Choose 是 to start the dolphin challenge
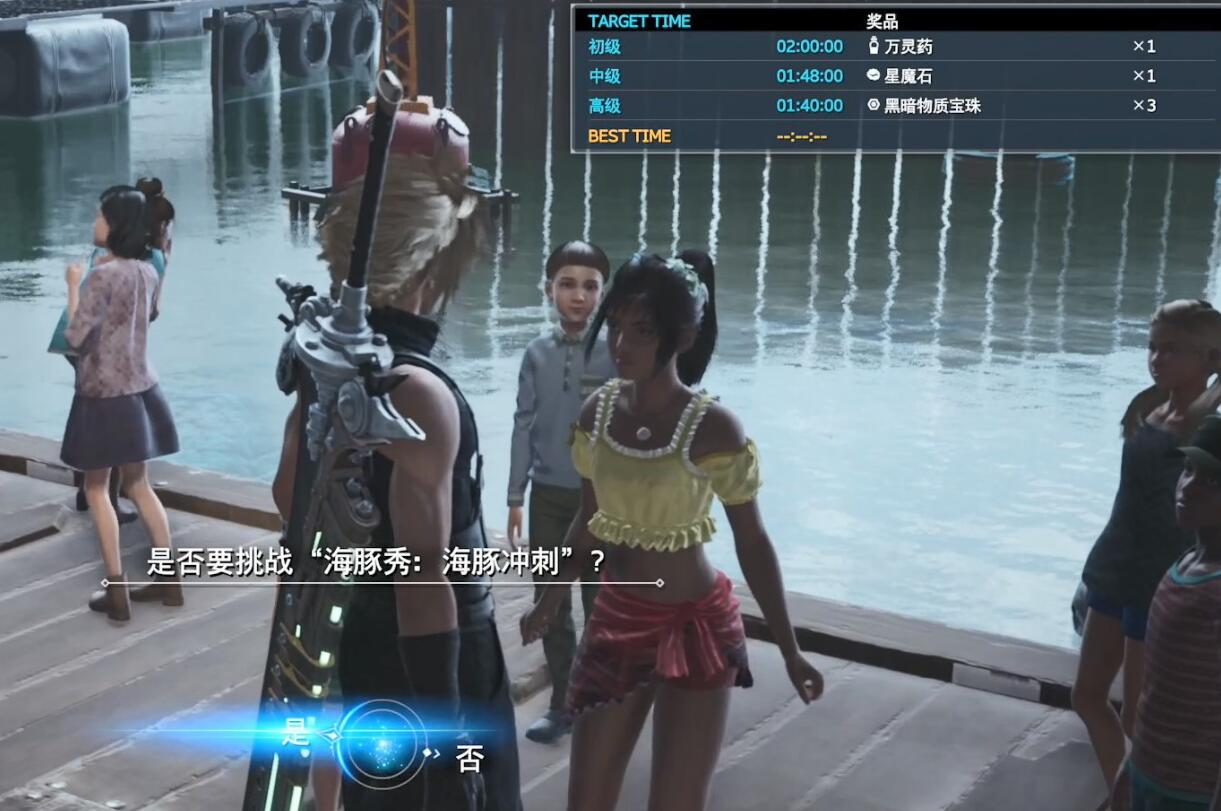This screenshot has width=1221, height=811. (296, 732)
